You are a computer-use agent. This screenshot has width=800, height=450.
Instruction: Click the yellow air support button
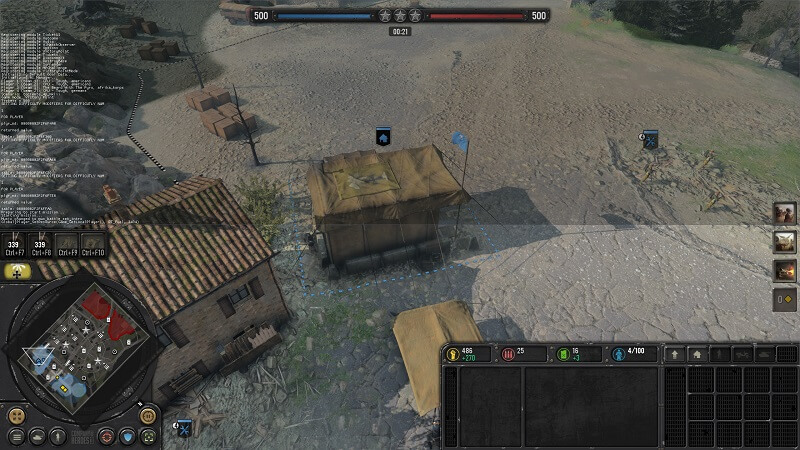point(17,271)
